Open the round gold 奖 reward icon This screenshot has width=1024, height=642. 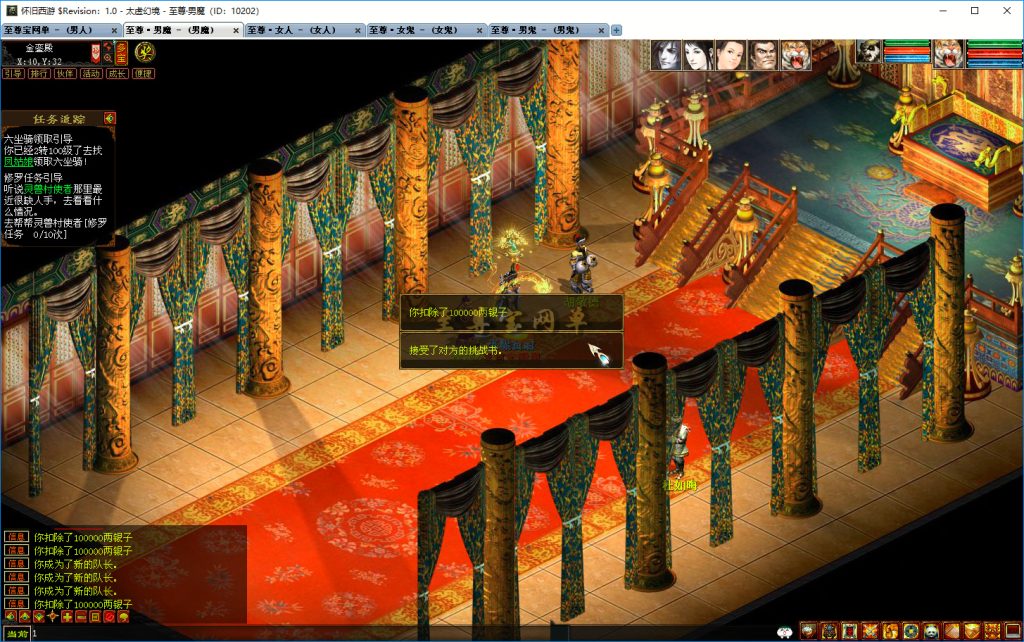tap(145, 51)
